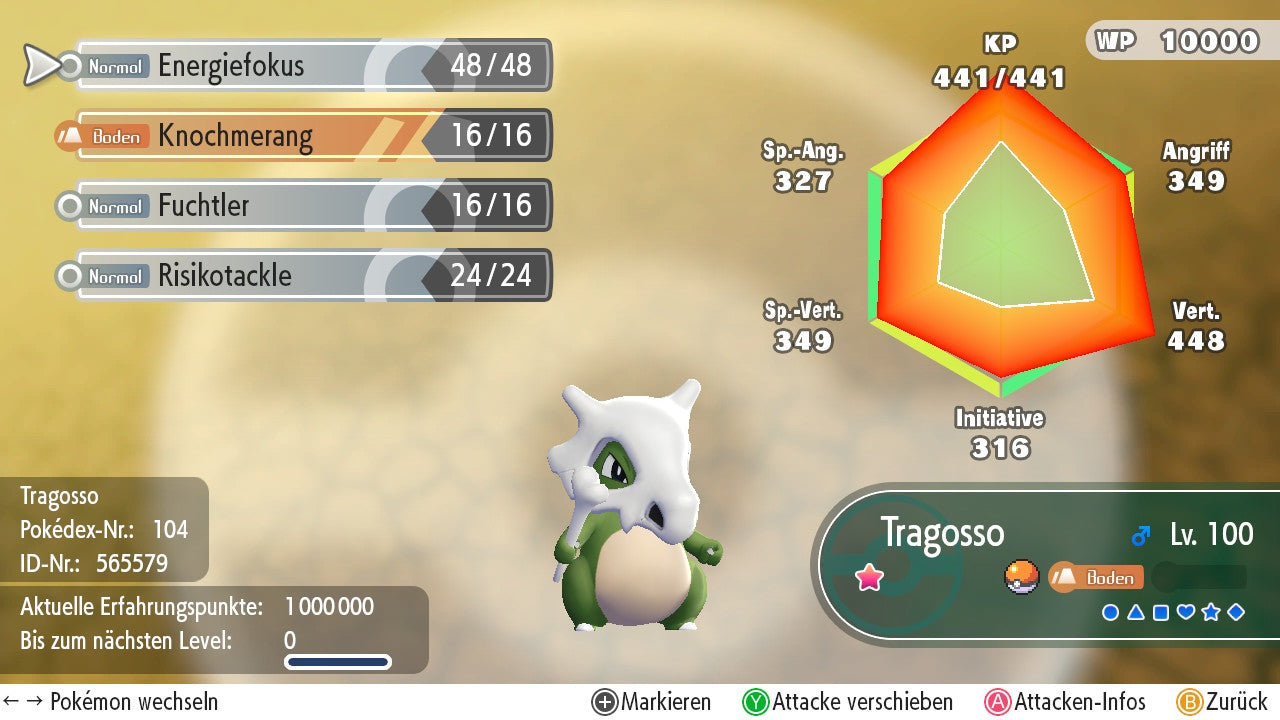Activate Attacke verschieben
1280x720 pixels.
click(x=848, y=702)
